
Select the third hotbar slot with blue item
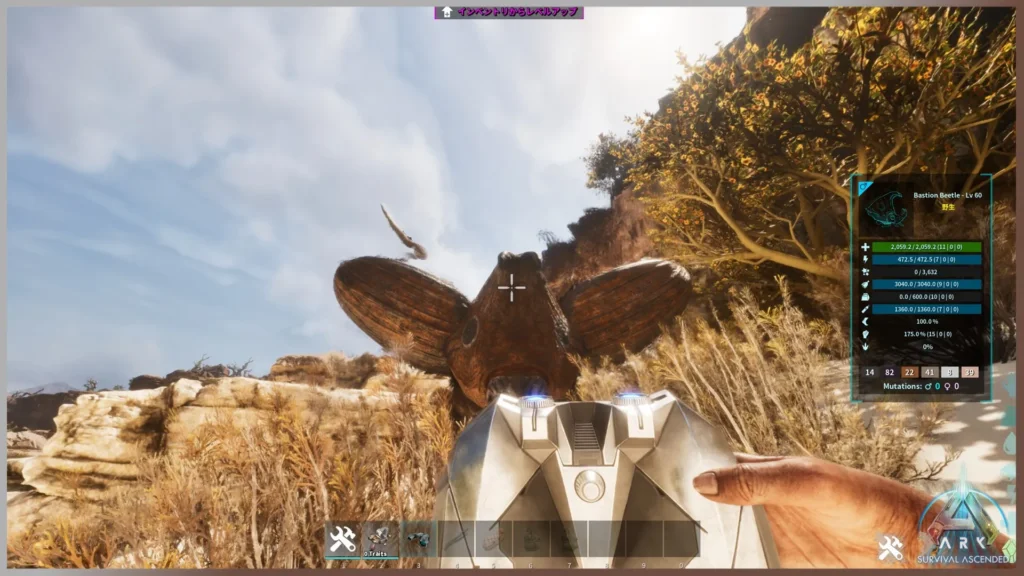417,540
